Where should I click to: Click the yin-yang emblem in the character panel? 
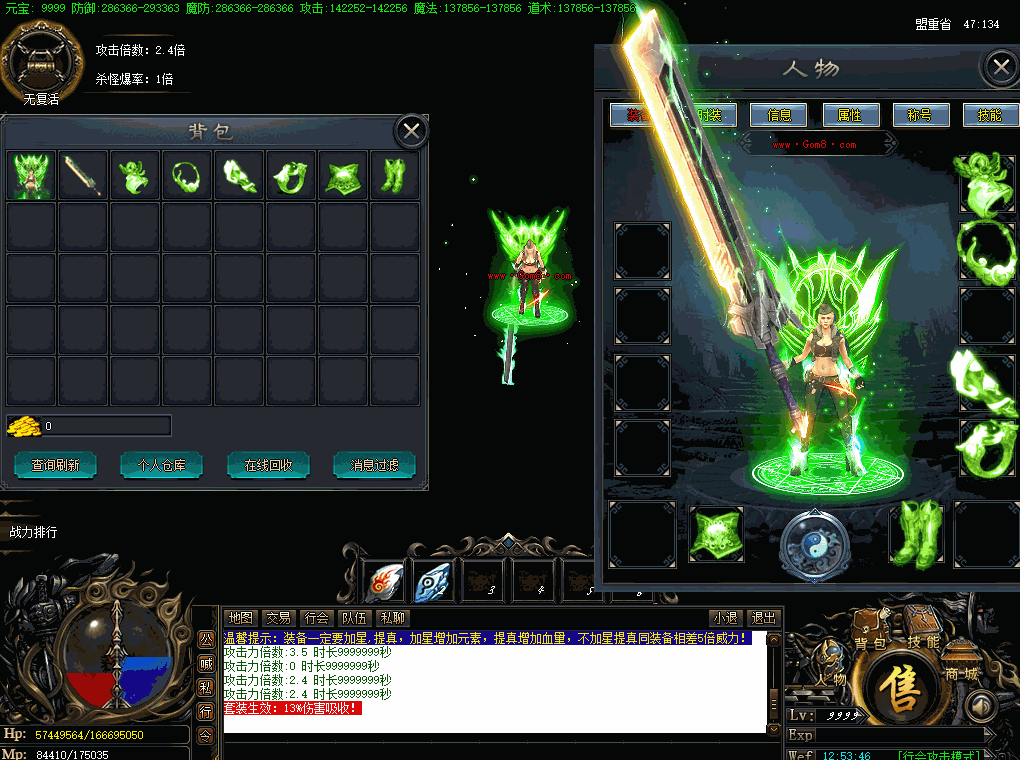click(x=815, y=545)
